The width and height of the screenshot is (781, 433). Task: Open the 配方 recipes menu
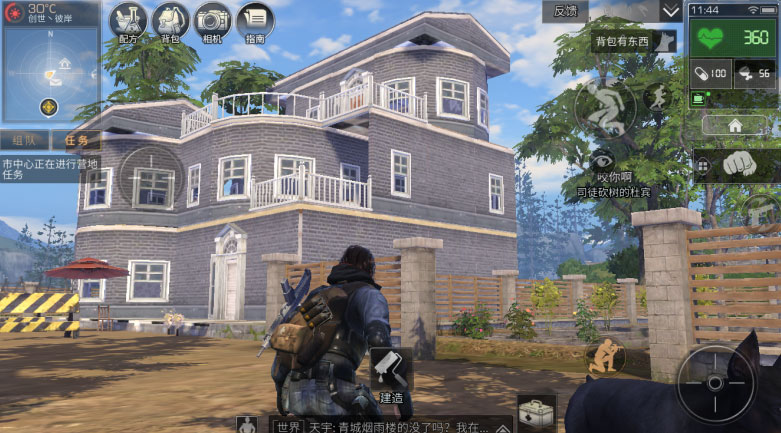point(128,23)
